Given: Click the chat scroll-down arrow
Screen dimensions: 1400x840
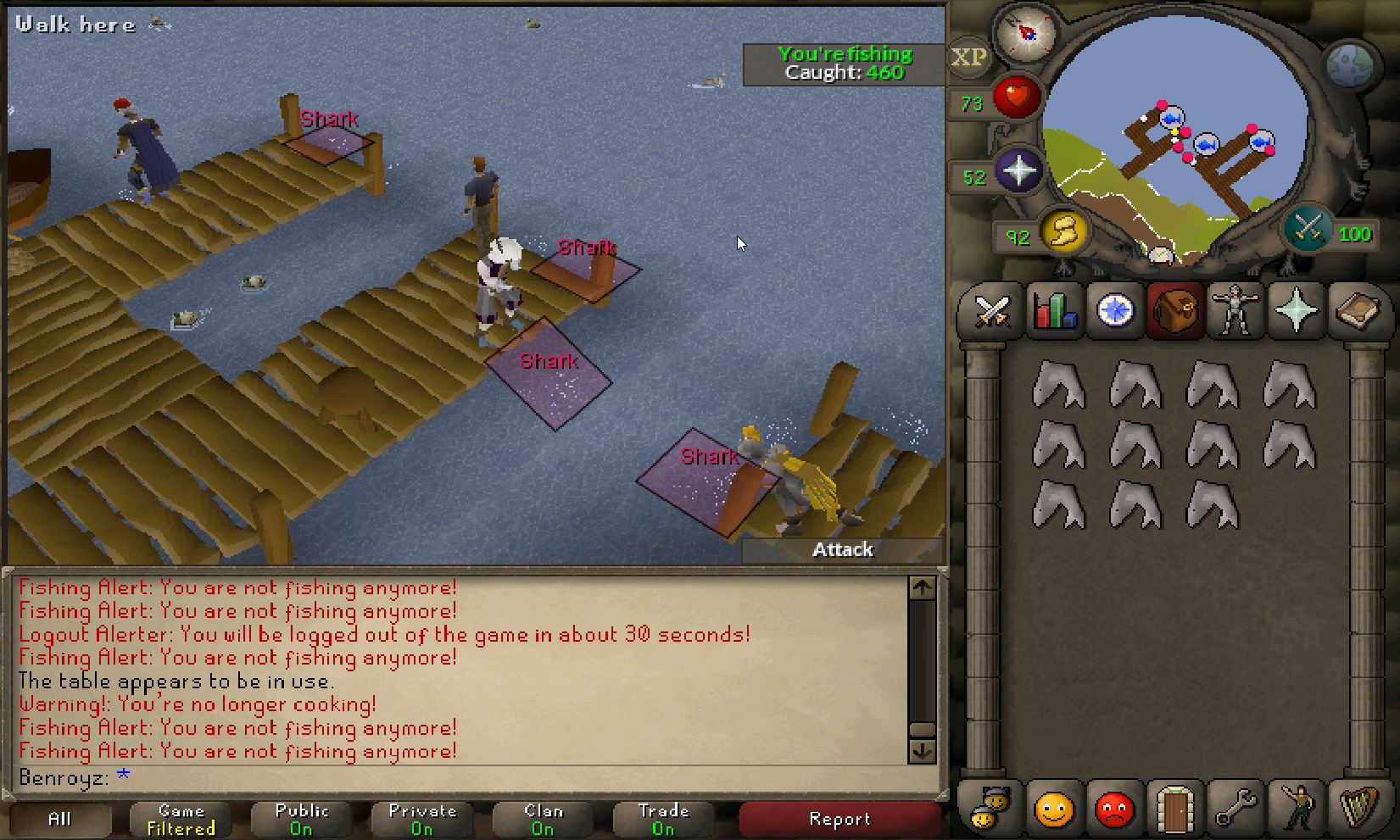Looking at the screenshot, I should pyautogui.click(x=922, y=751).
